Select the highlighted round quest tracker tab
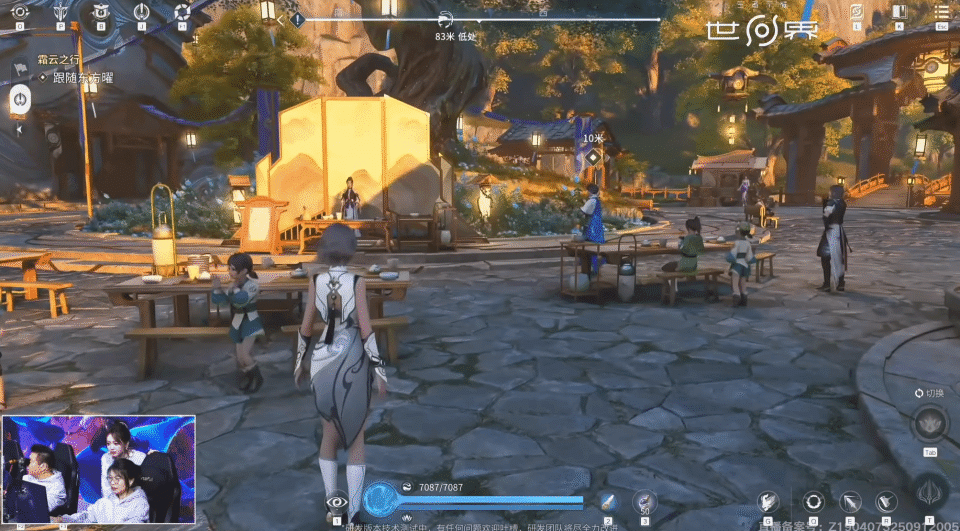This screenshot has height=531, width=960. tap(19, 99)
